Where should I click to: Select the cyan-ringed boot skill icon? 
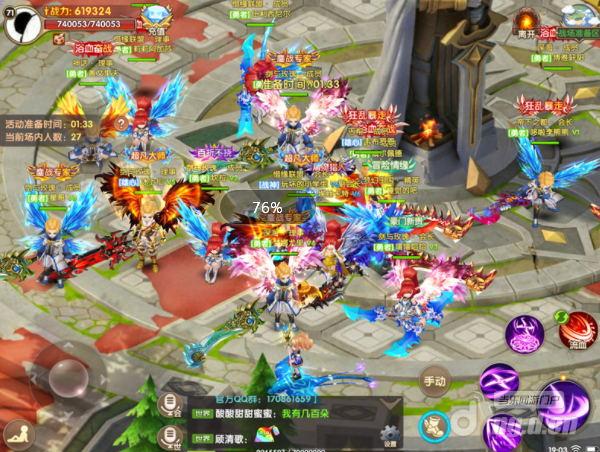[433, 424]
